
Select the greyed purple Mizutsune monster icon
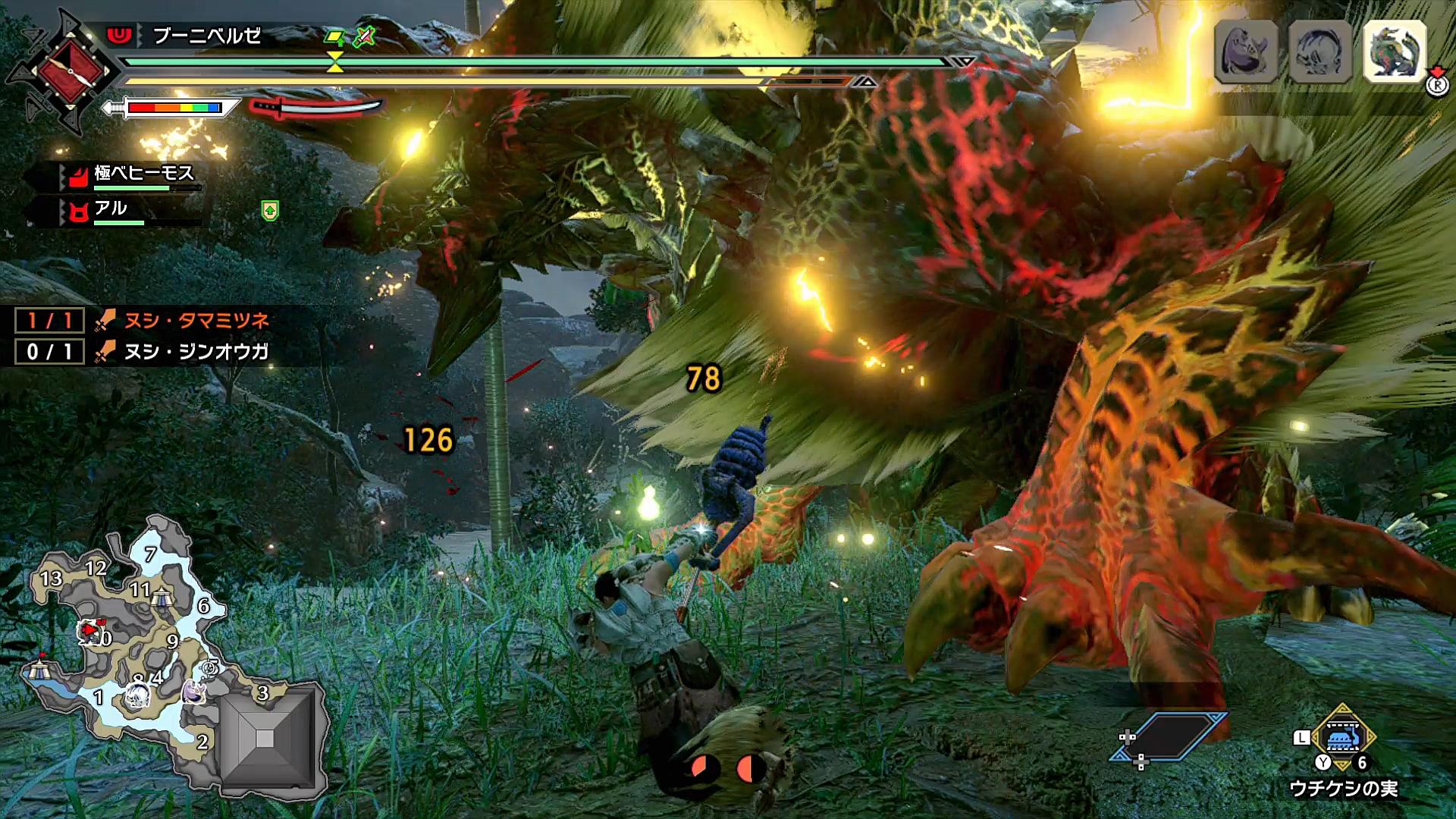1246,51
